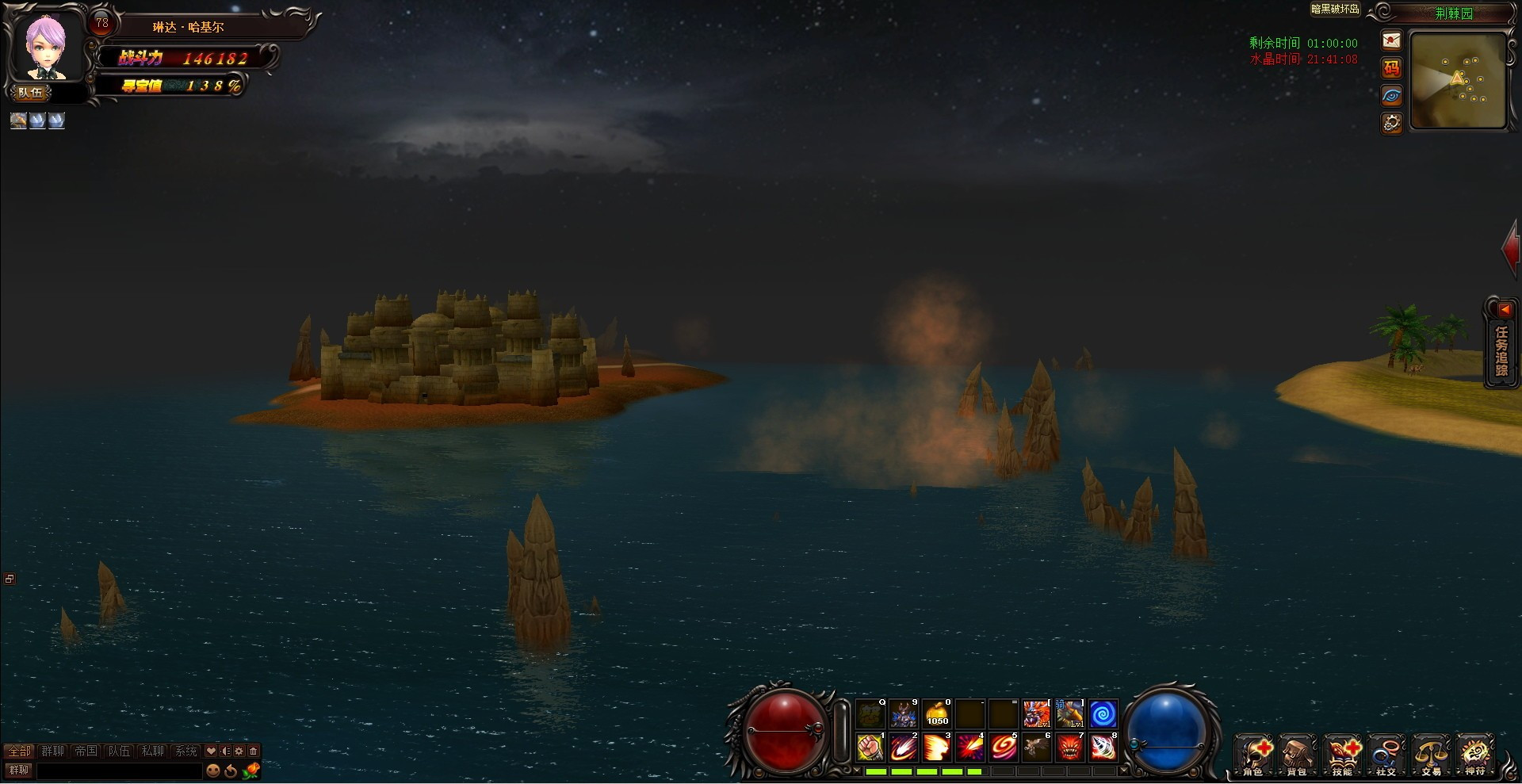Screen dimensions: 1522x784
Task: Open the 社交 social menu
Action: pyautogui.click(x=1386, y=756)
